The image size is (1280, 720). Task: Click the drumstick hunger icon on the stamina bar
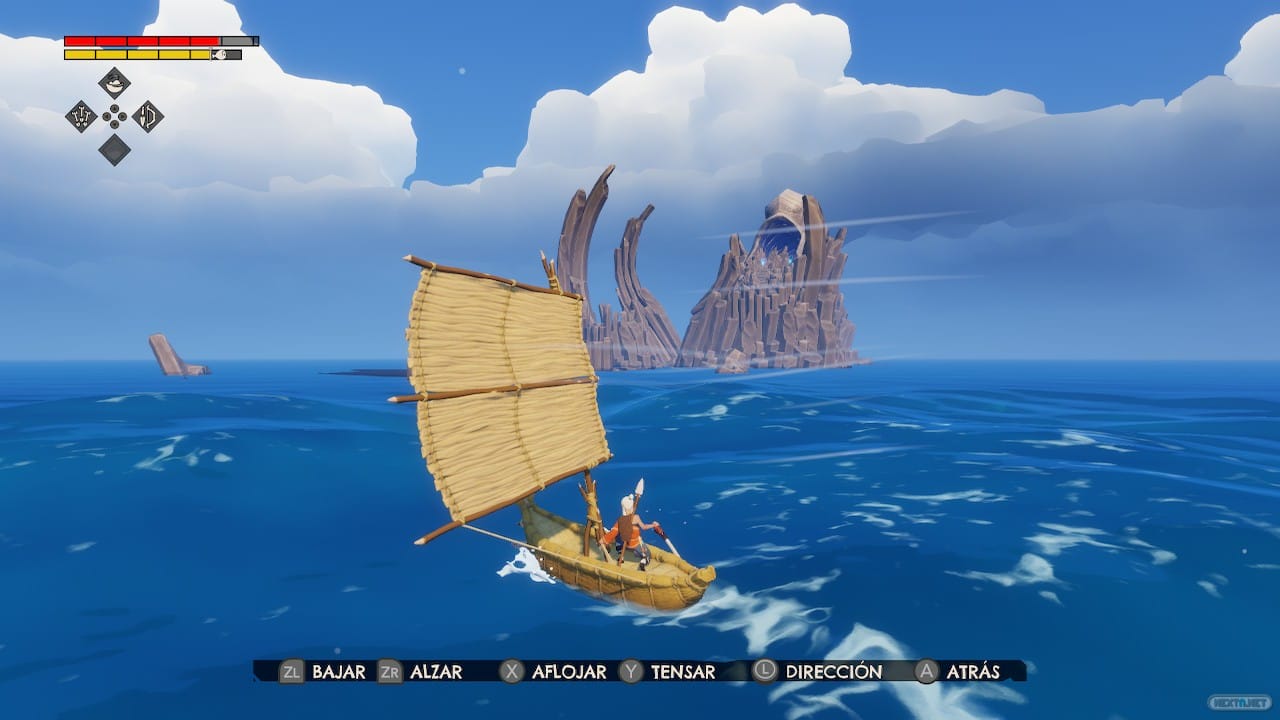(x=220, y=54)
